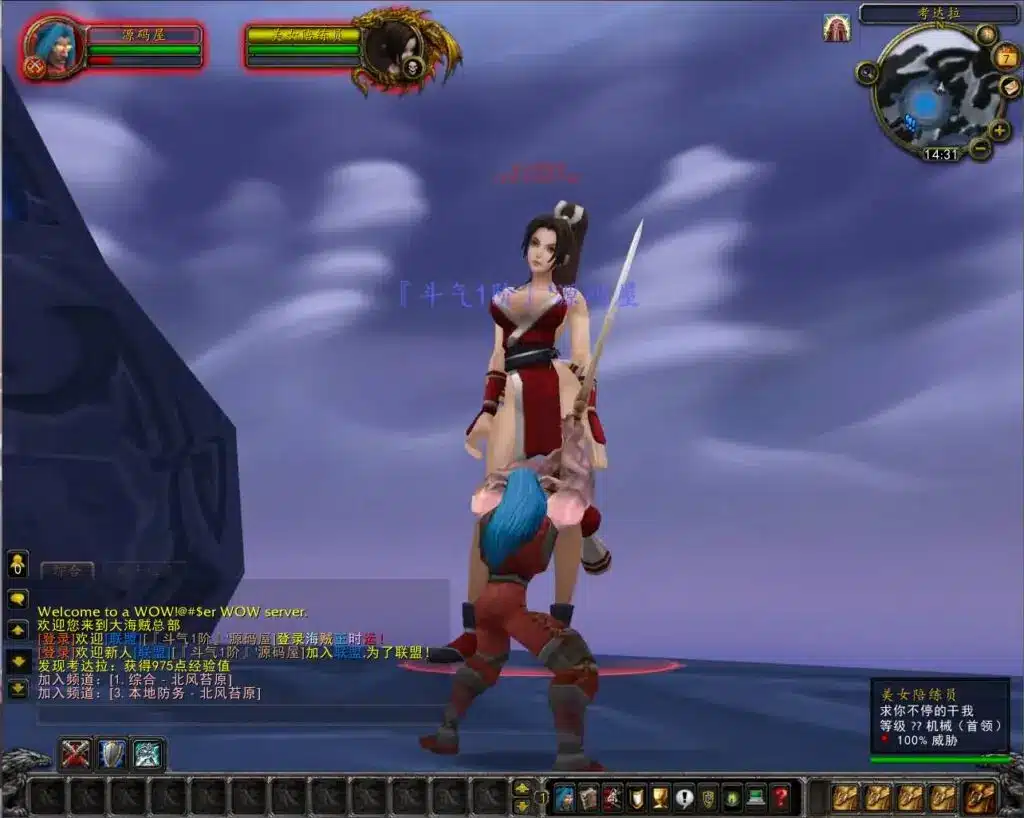1024x818 pixels.
Task: Zoom in the minimap with plus button
Action: click(999, 130)
